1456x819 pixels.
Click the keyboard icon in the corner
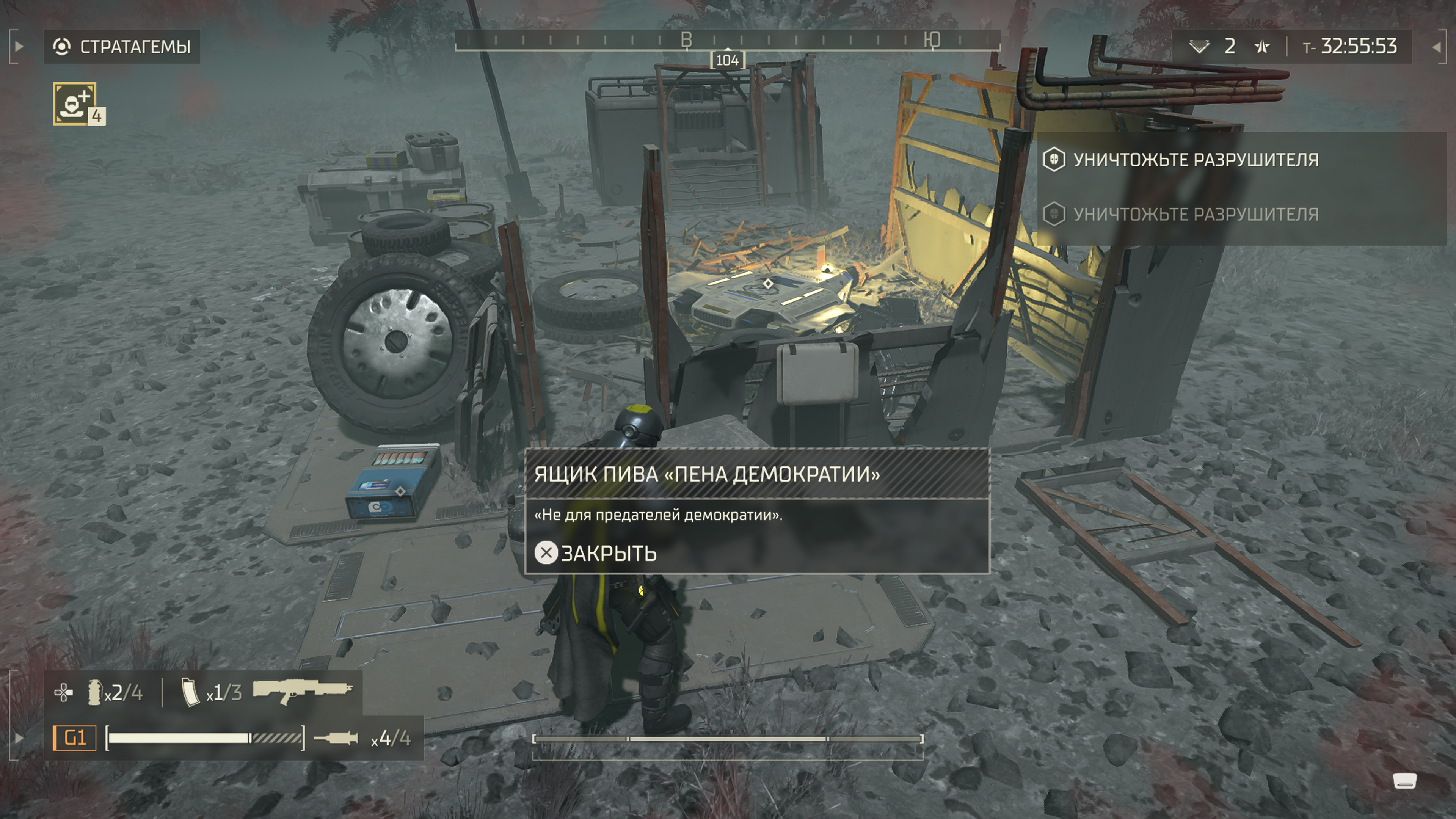click(x=1404, y=781)
